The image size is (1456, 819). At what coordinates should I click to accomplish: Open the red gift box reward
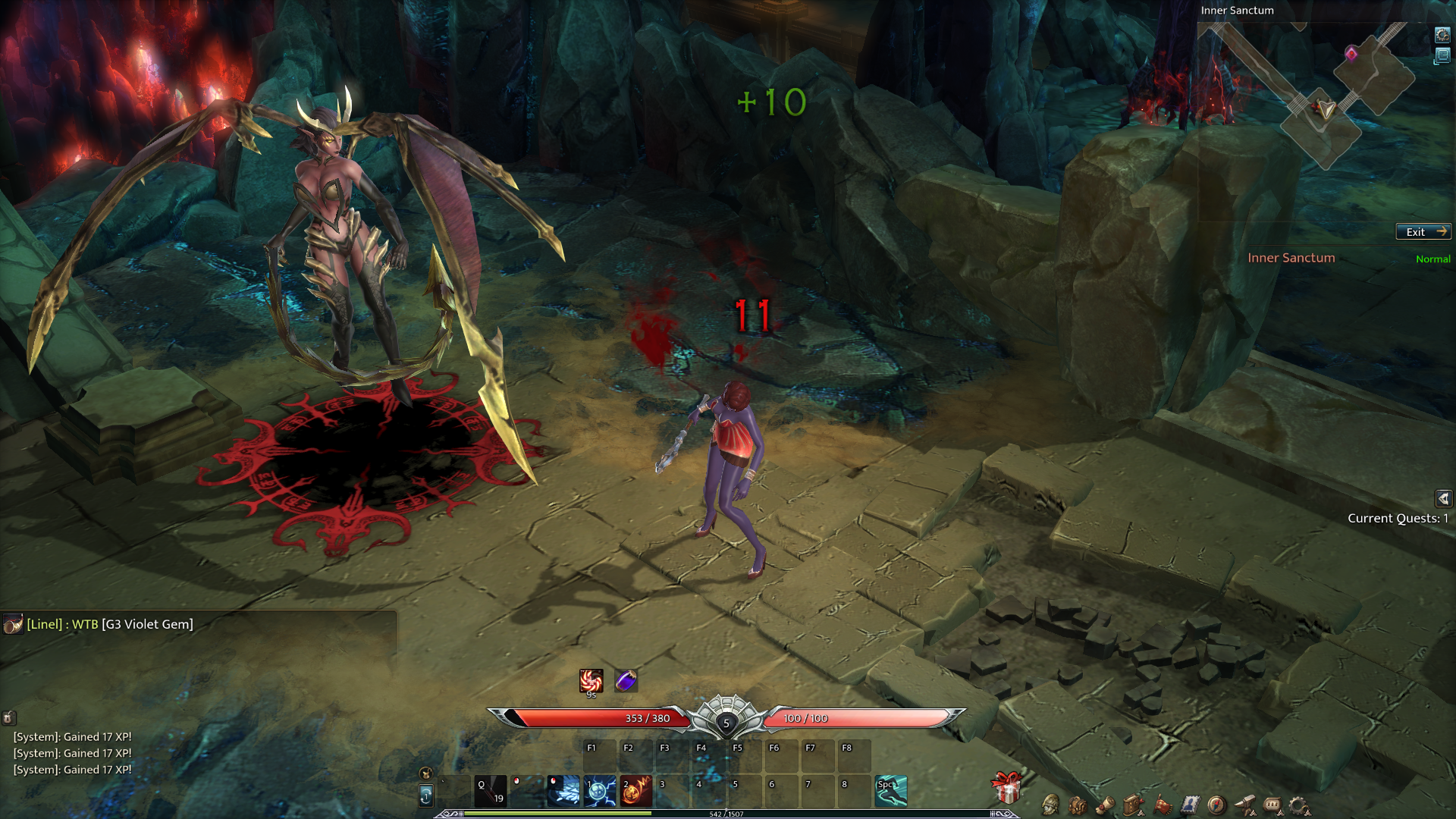(1007, 789)
